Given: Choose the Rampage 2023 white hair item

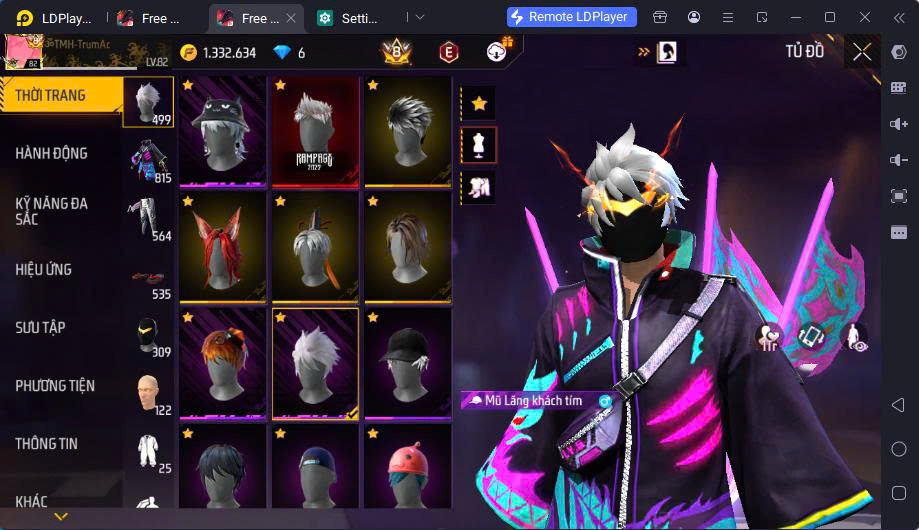Looking at the screenshot, I should point(315,132).
